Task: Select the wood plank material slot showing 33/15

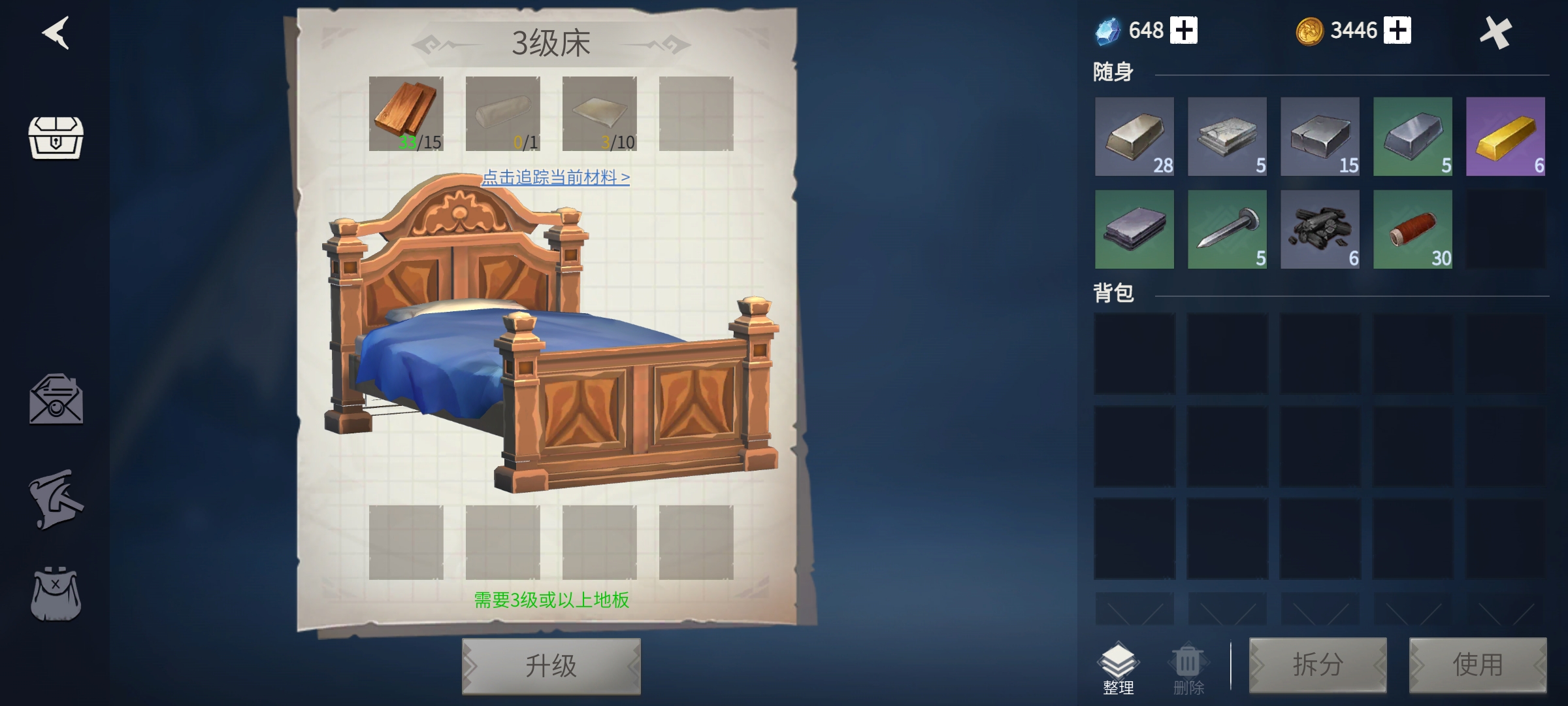Action: (406, 112)
